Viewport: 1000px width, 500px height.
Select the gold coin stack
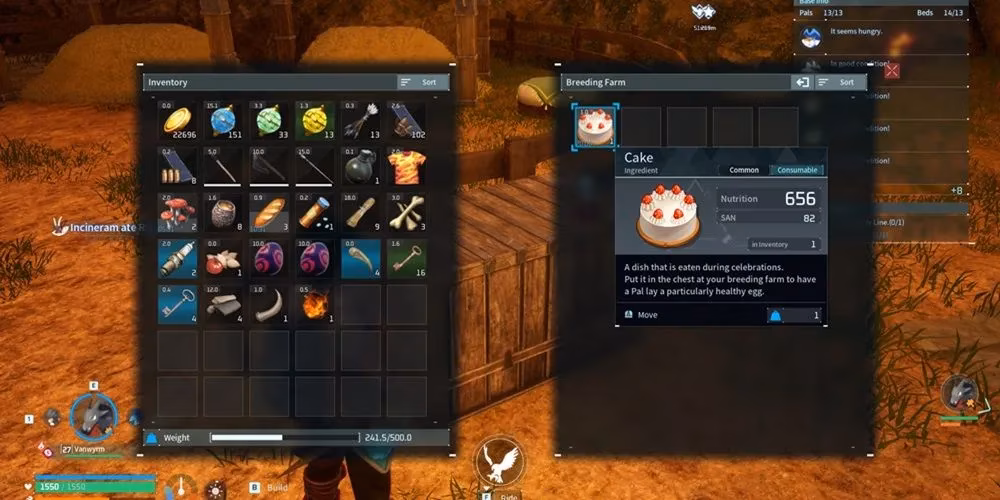[179, 121]
